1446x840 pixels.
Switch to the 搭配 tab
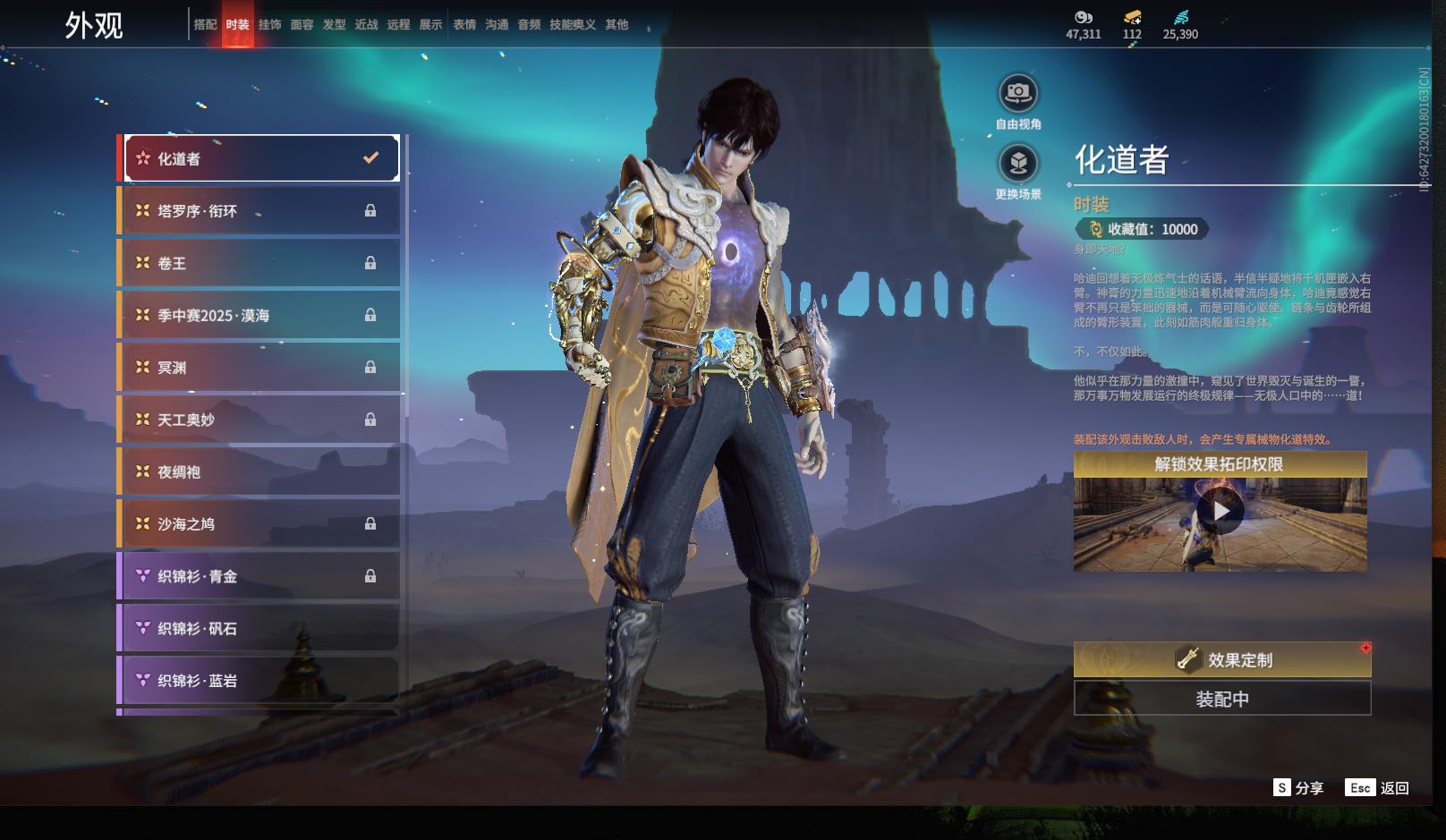tap(205, 25)
